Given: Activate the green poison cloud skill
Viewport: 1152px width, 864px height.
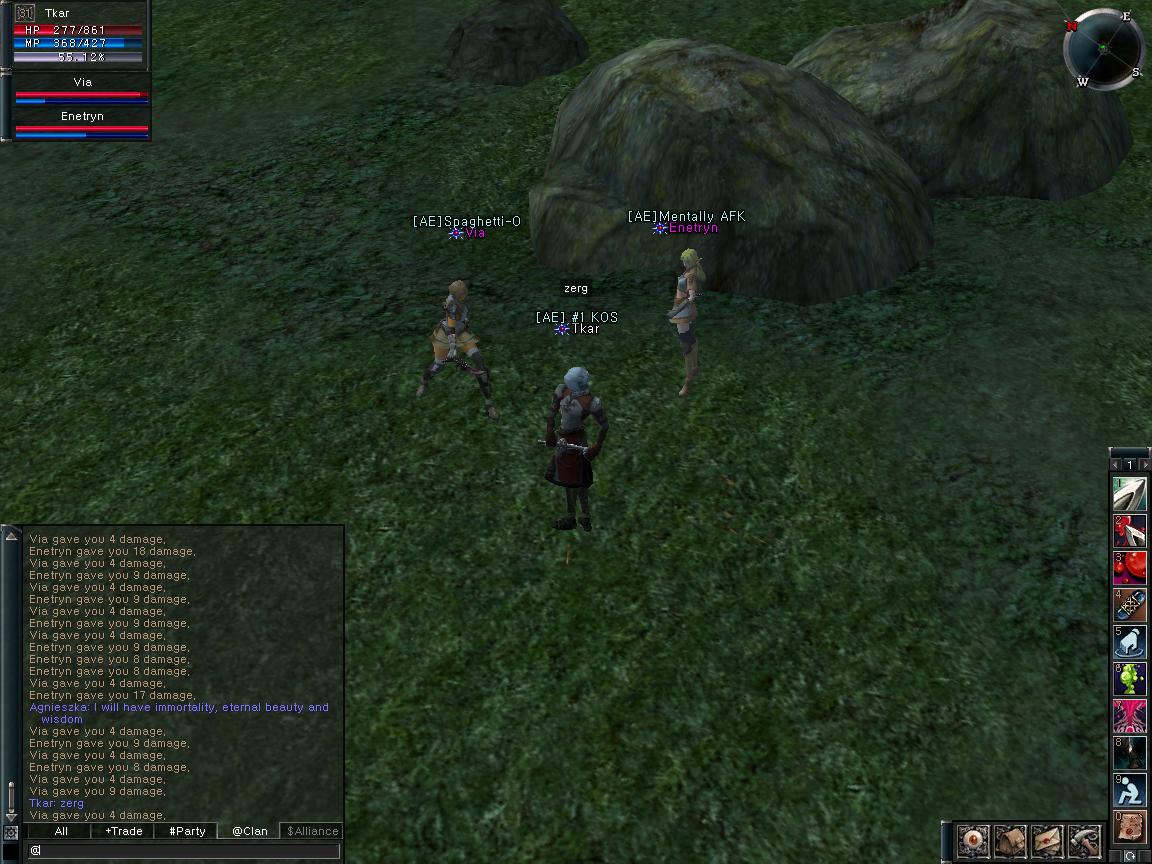Looking at the screenshot, I should point(1131,679).
